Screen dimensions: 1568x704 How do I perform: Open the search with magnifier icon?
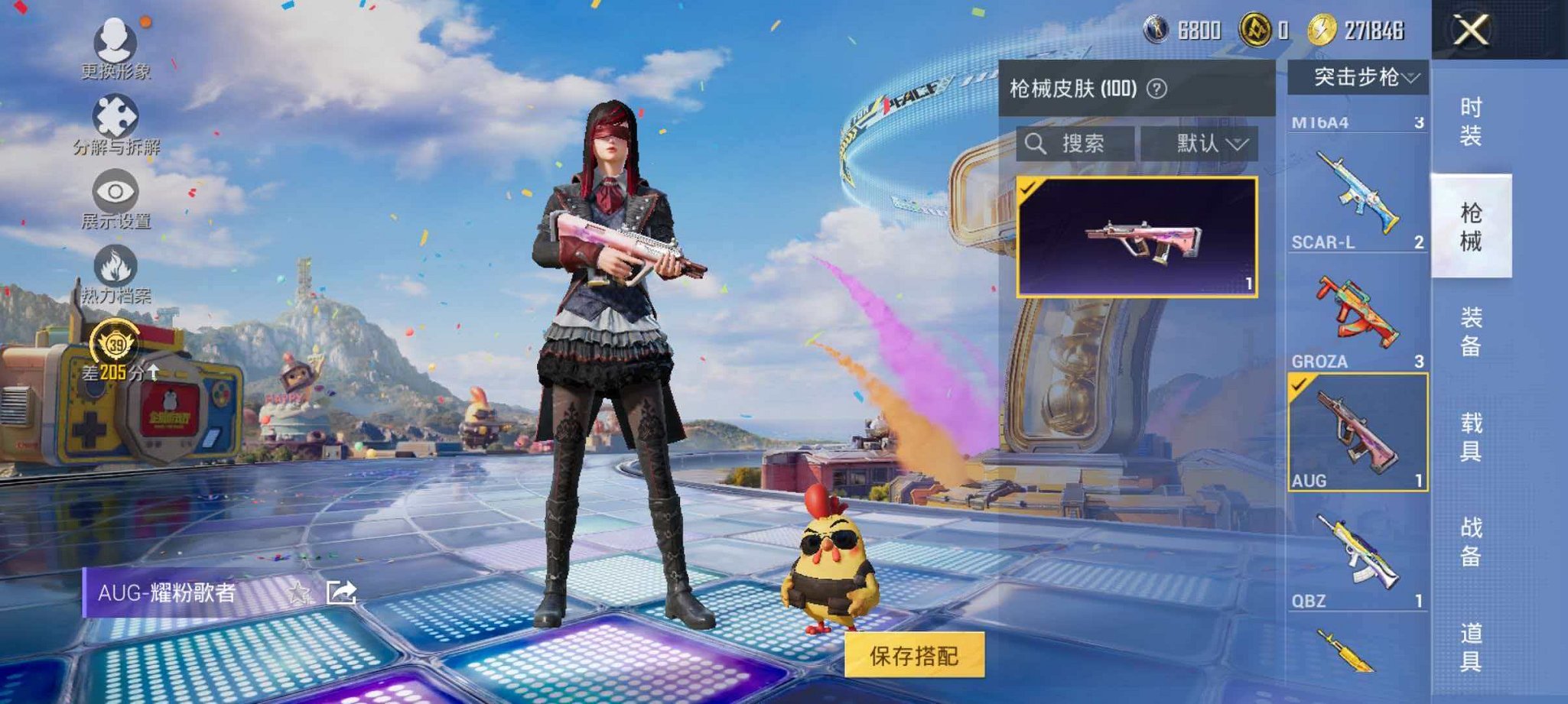pos(1038,144)
